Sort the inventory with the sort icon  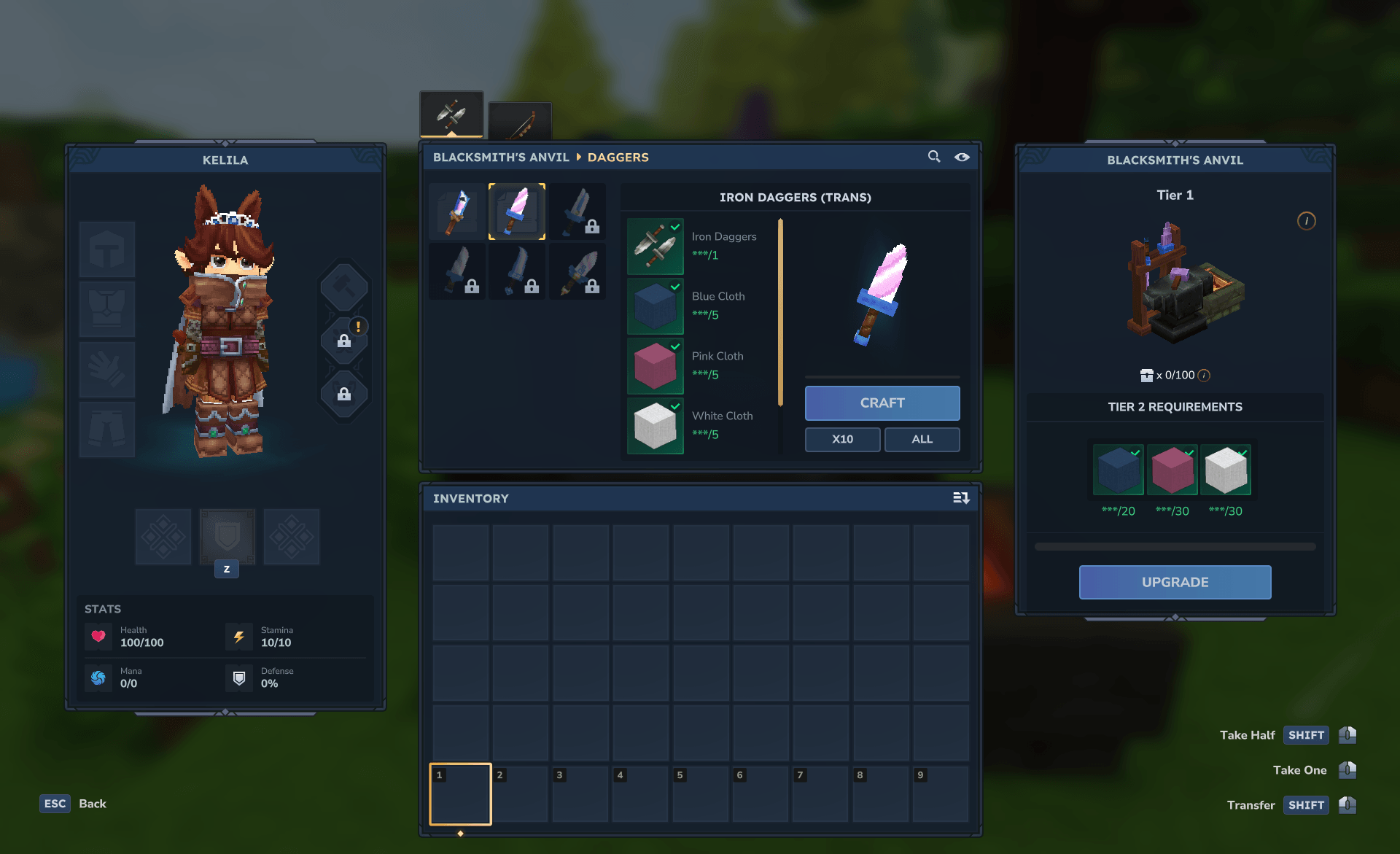(961, 498)
